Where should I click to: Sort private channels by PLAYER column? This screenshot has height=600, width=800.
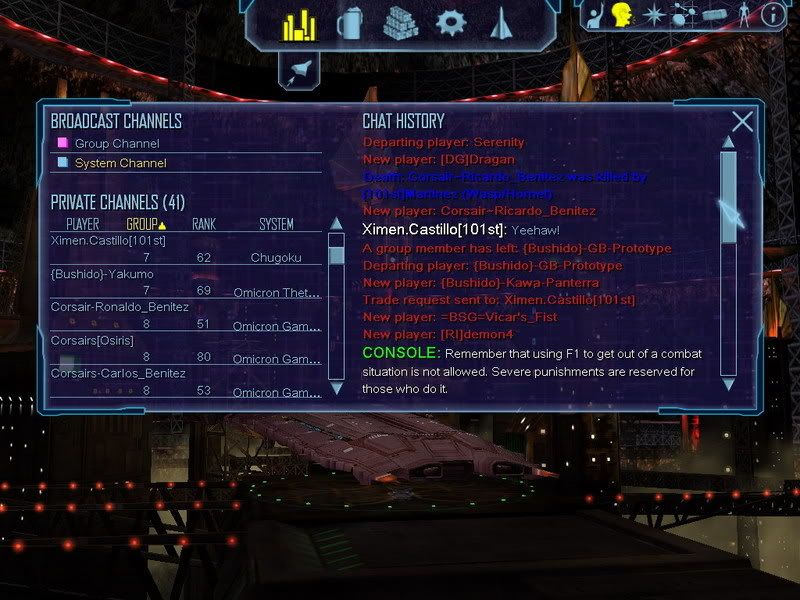83,224
